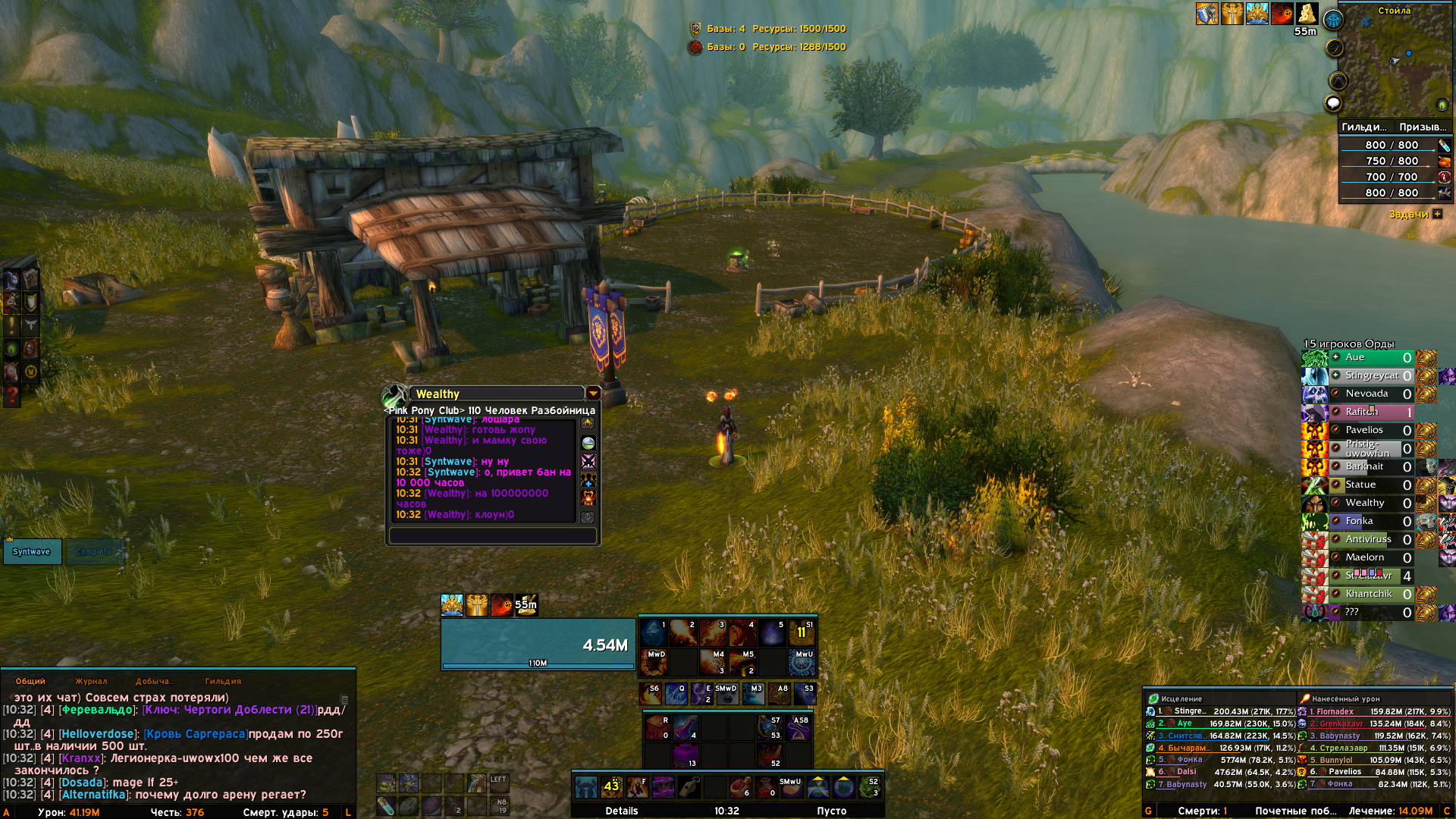Activate the ice block ability bound to 1
This screenshot has width=1456, height=819.
[x=654, y=632]
